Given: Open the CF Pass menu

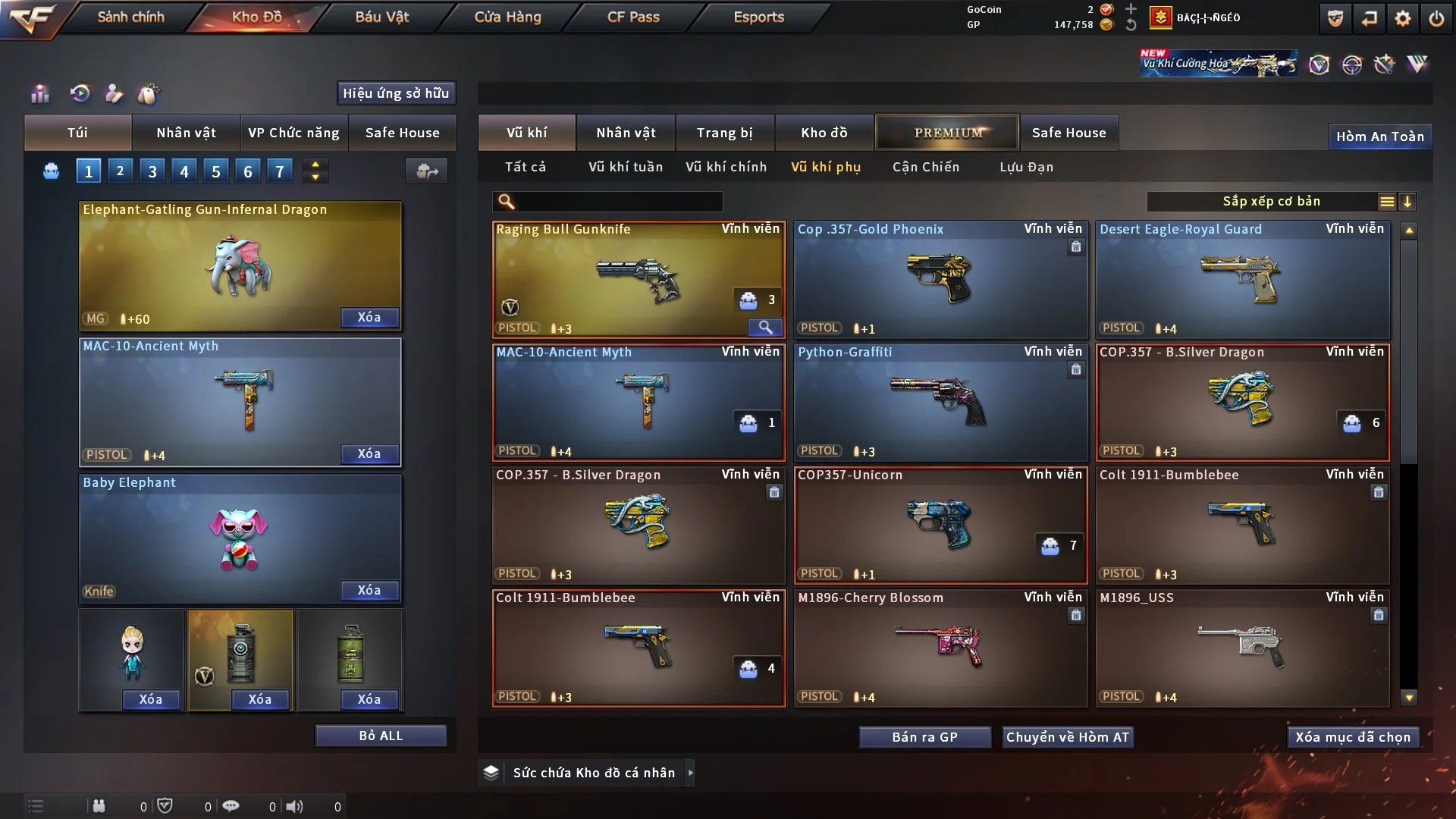Looking at the screenshot, I should pyautogui.click(x=633, y=17).
